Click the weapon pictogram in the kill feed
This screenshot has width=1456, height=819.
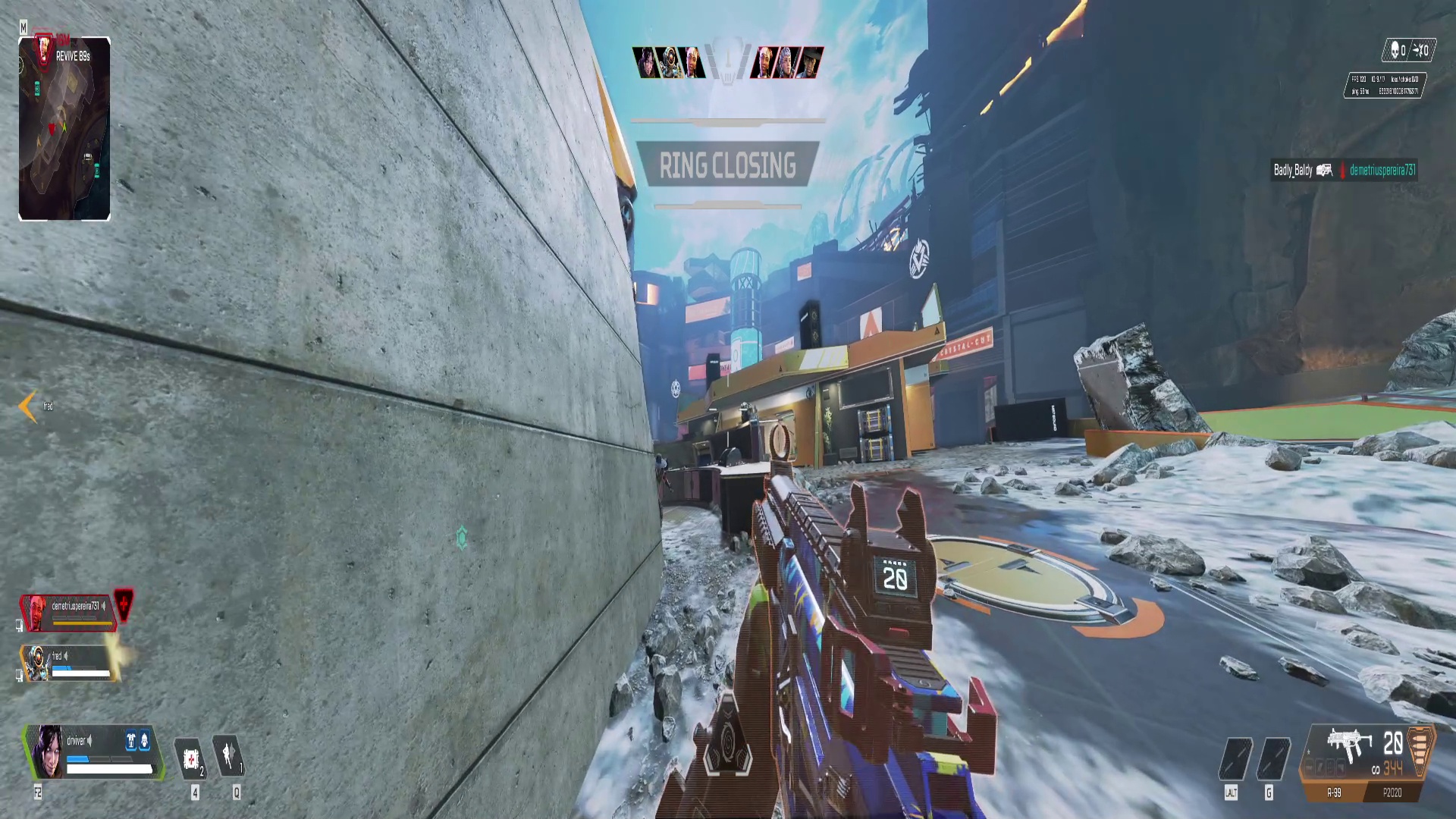(1325, 171)
